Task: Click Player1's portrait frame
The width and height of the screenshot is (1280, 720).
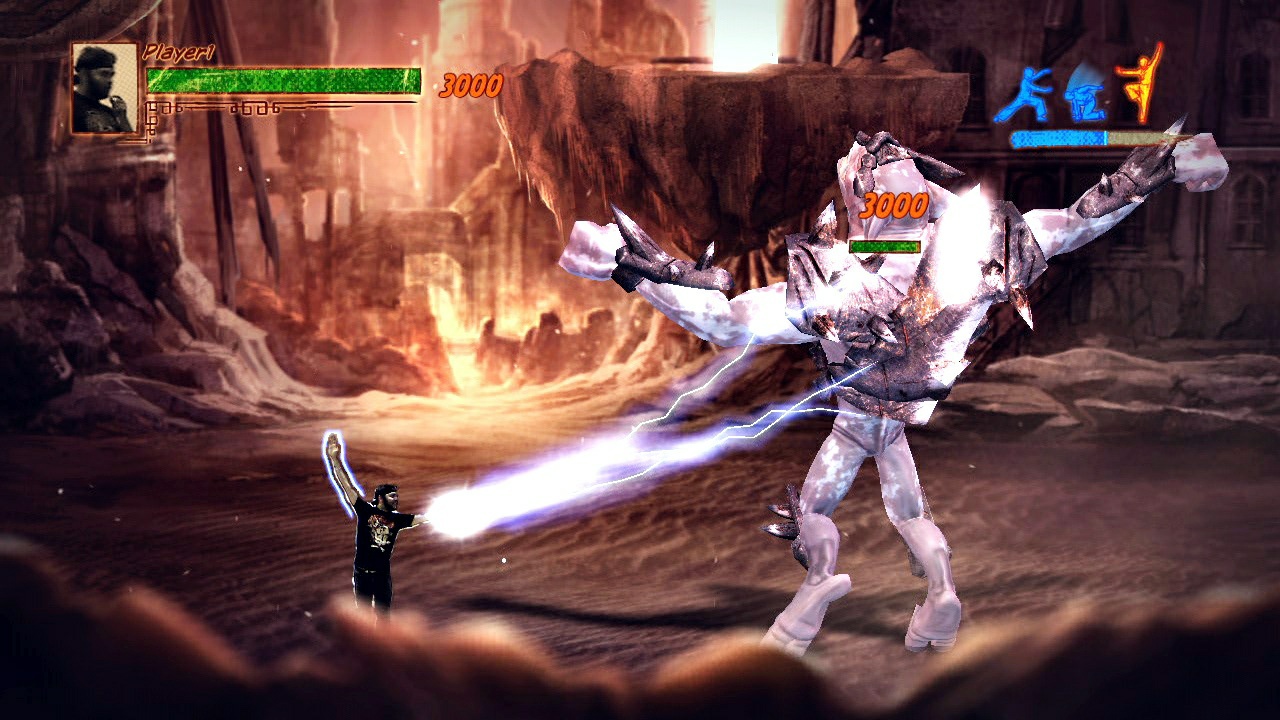Action: [x=104, y=85]
